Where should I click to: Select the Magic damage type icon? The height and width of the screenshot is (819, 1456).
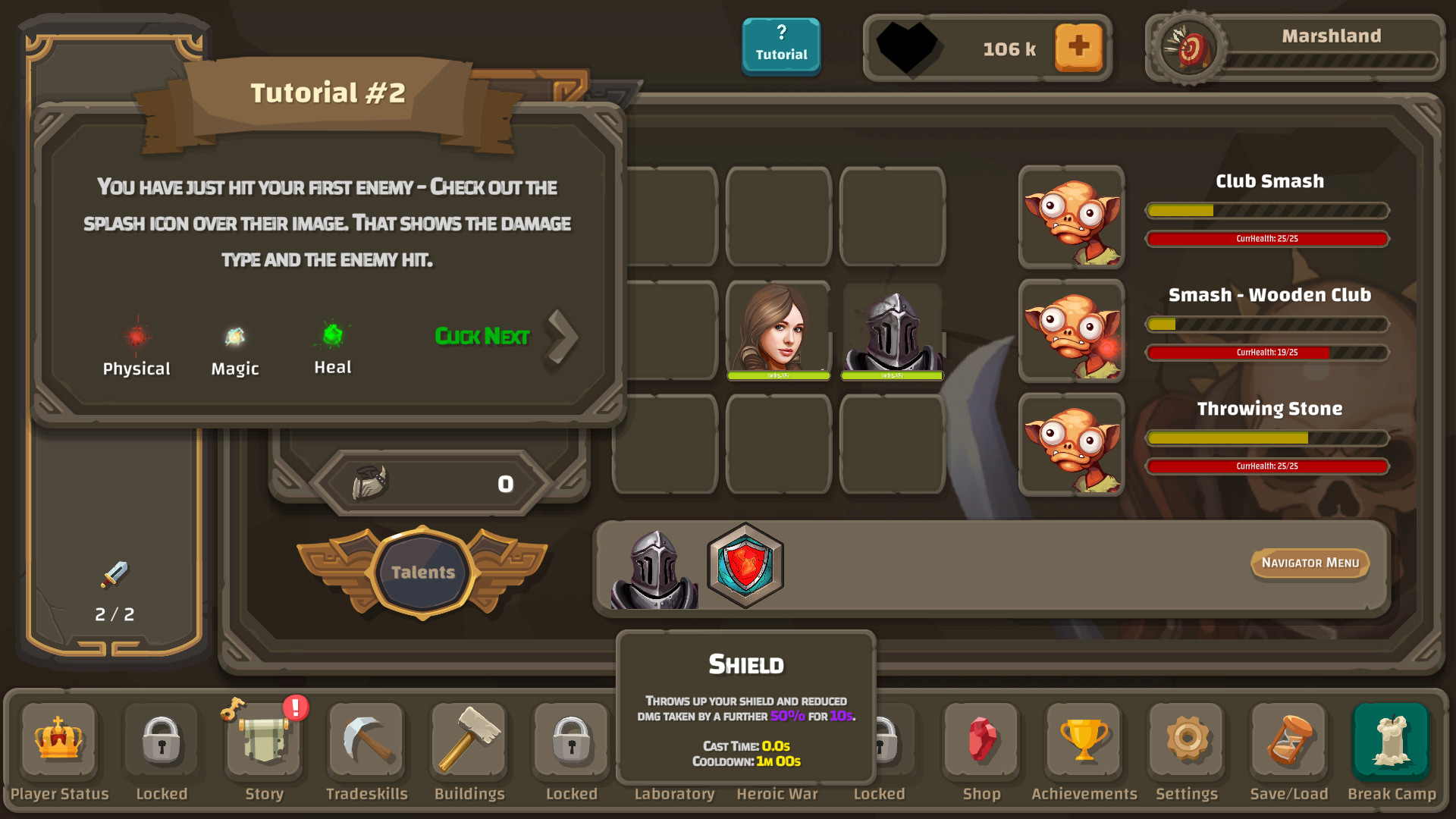click(x=234, y=336)
